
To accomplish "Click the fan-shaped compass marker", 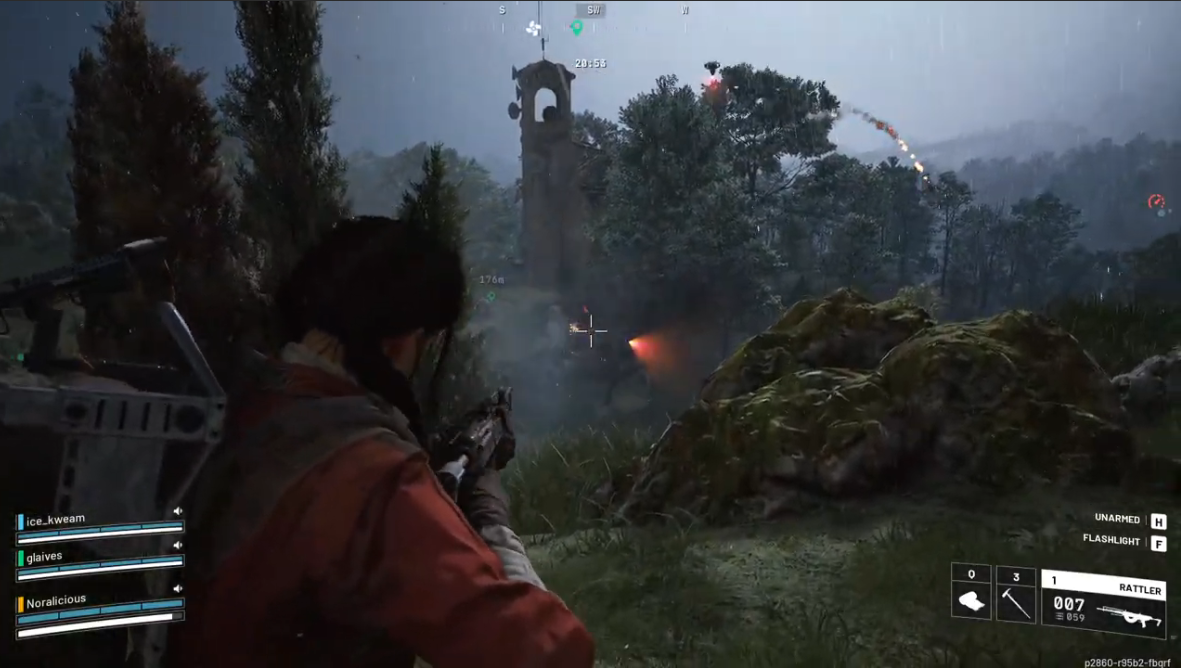I will click(533, 28).
